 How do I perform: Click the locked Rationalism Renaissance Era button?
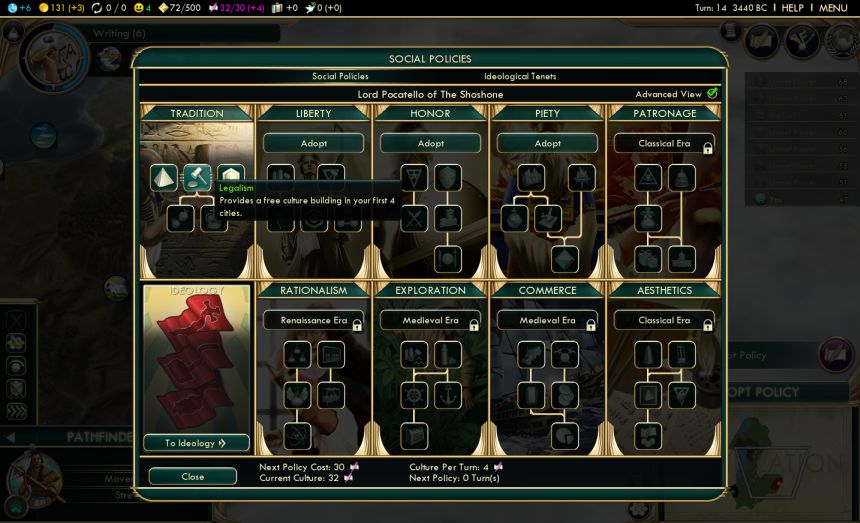tap(314, 321)
